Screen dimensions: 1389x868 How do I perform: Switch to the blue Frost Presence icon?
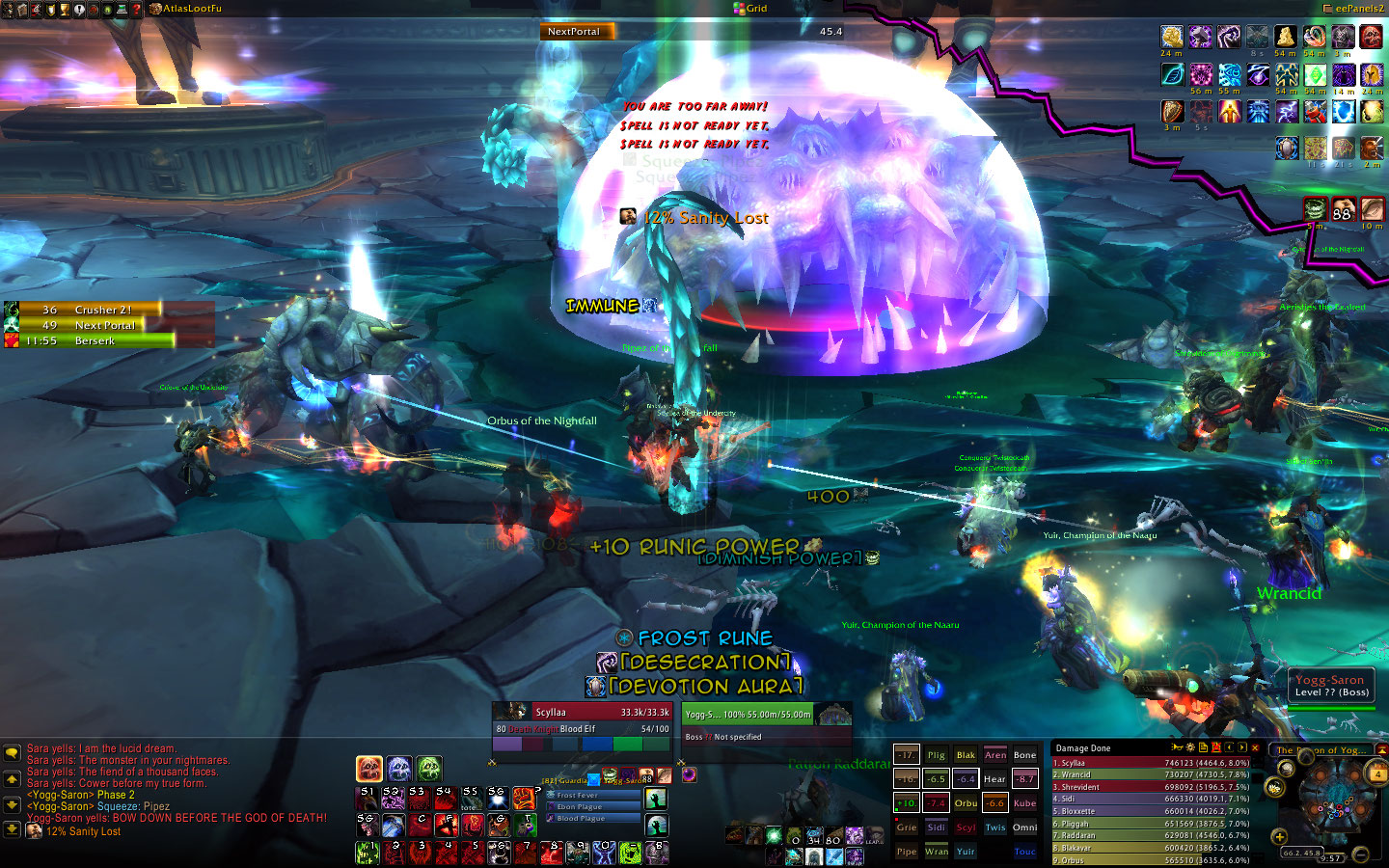[399, 769]
